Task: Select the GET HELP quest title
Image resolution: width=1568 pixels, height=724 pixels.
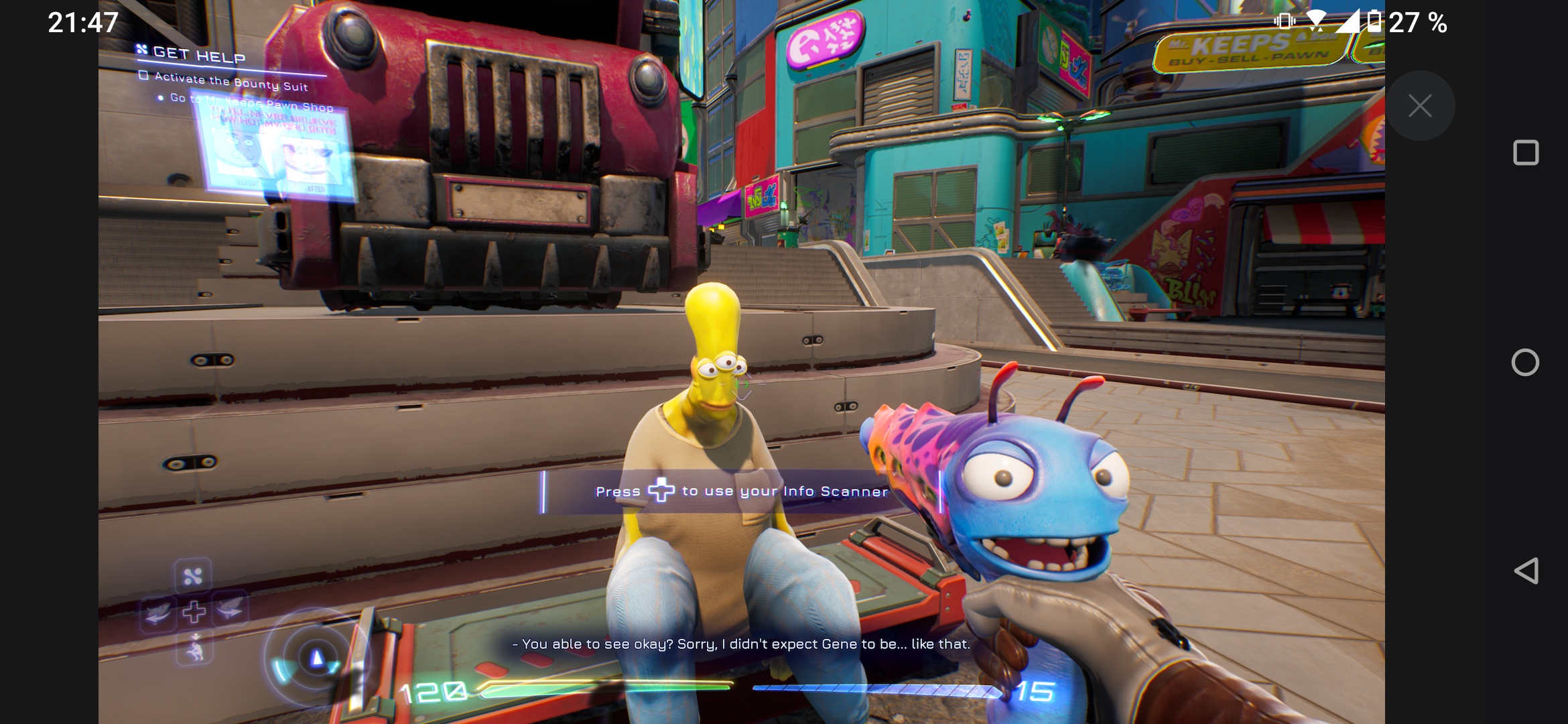Action: point(198,54)
